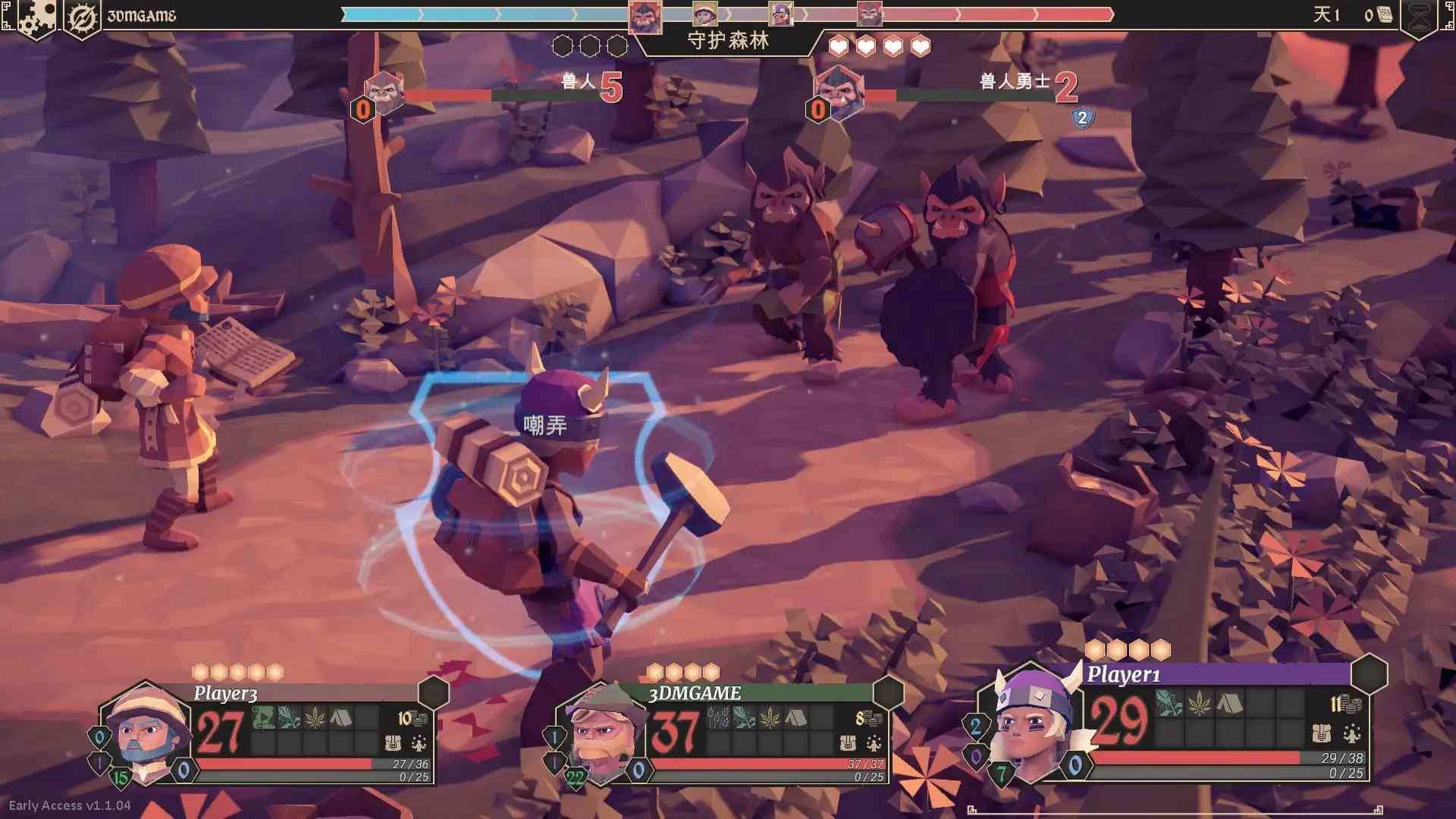Viewport: 1456px width, 819px height.
Task: Open Player1's backpack inventory
Action: point(1322,733)
